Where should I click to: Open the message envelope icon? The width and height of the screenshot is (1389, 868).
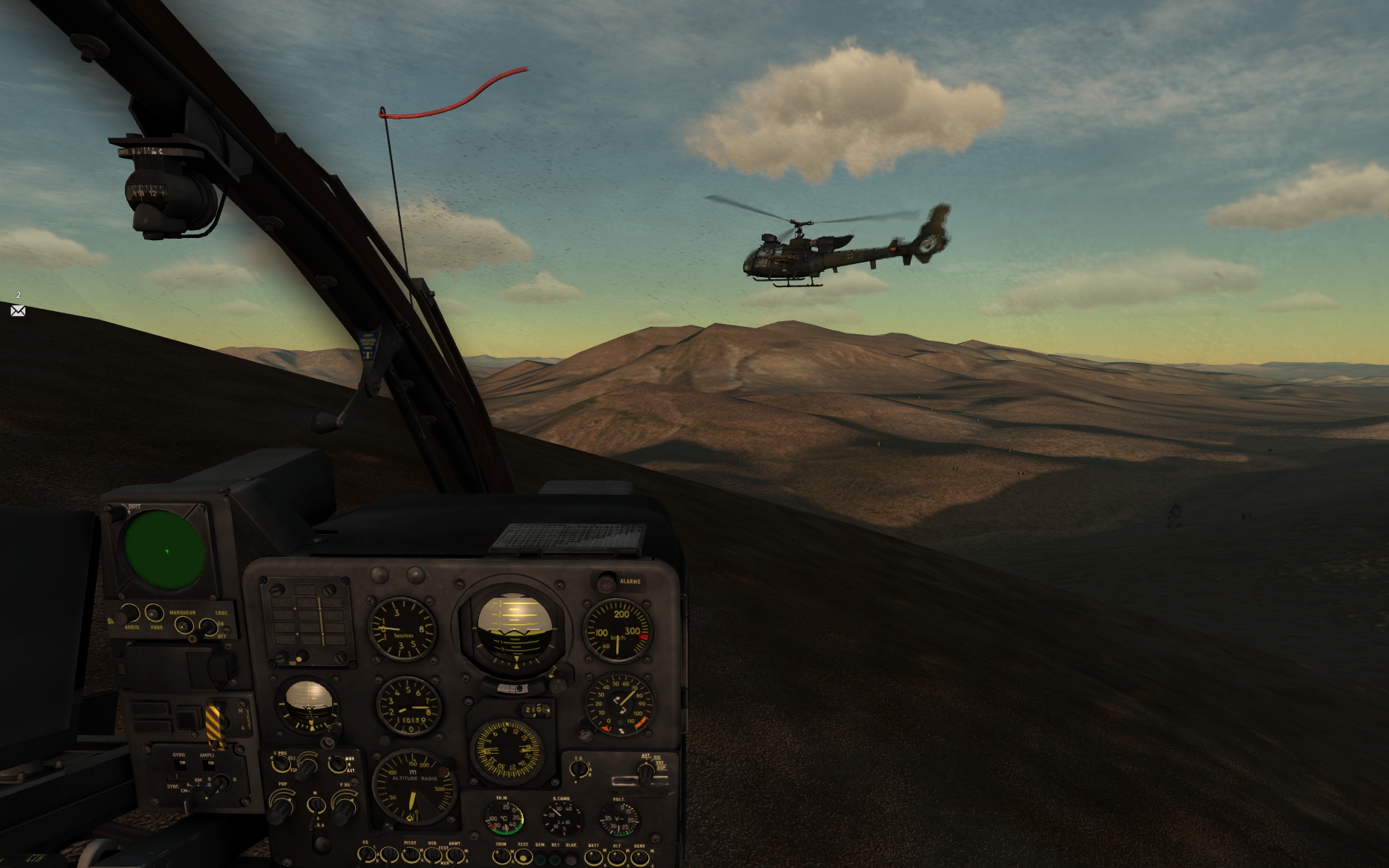[x=18, y=310]
